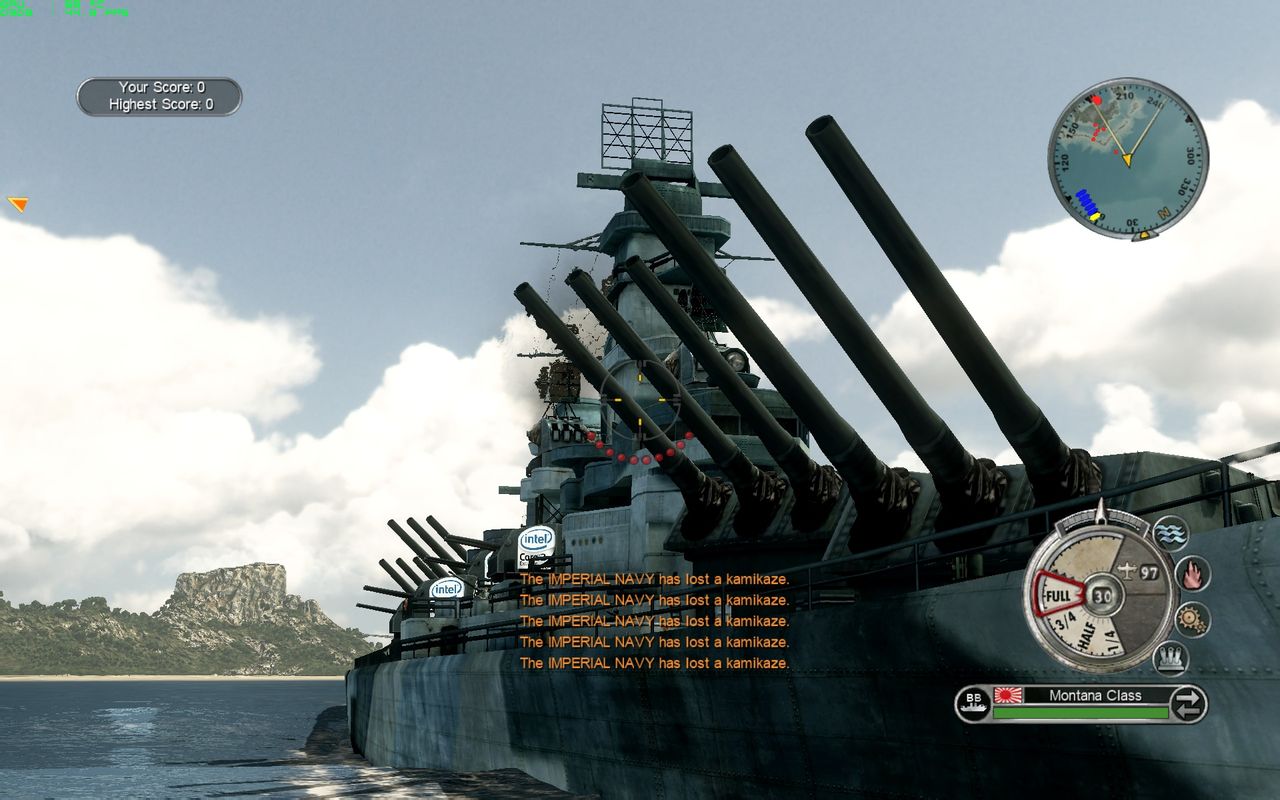1280x800 pixels.
Task: Click the unit switch arrows button
Action: point(1187,704)
